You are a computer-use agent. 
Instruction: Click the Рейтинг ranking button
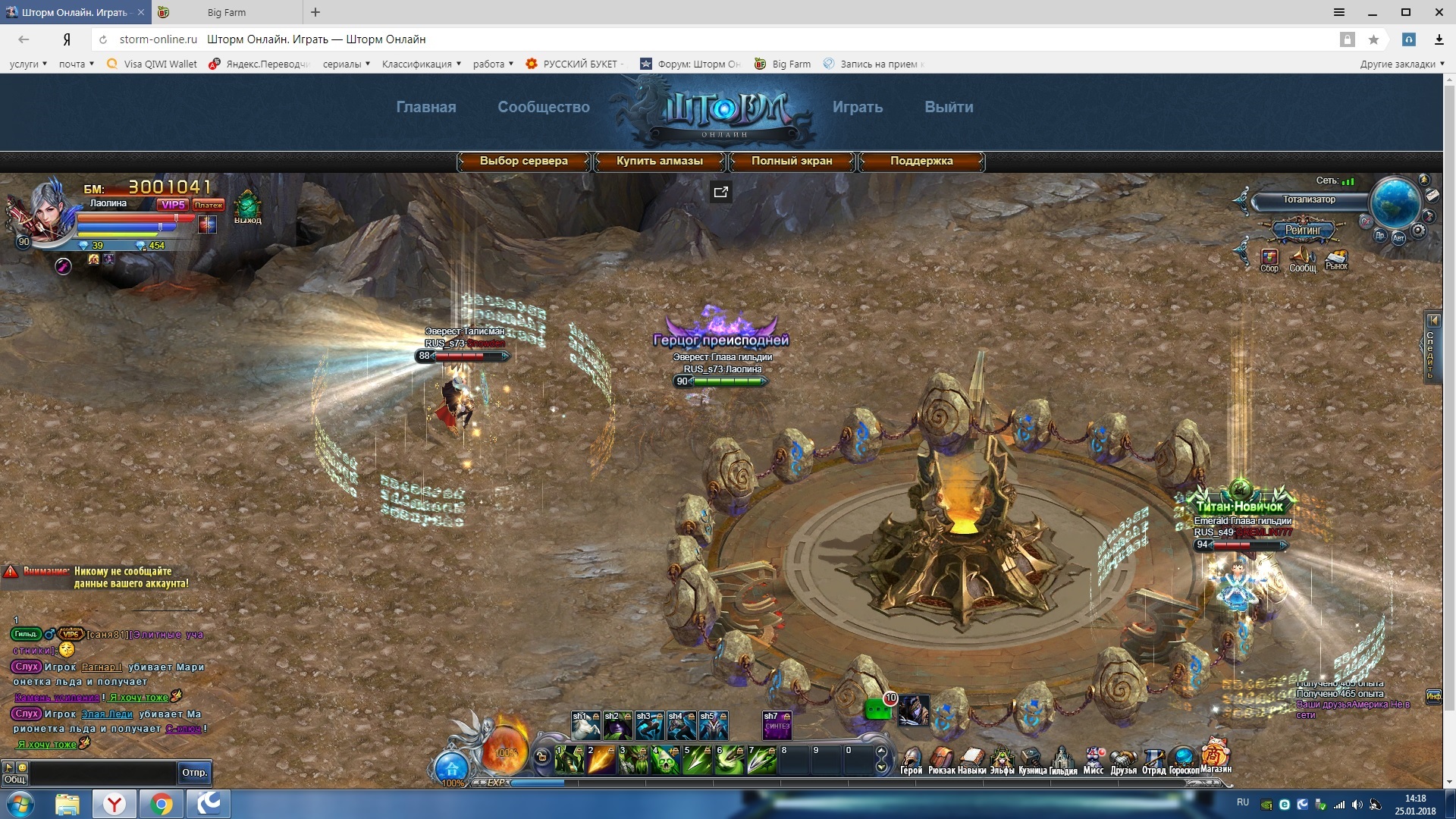pyautogui.click(x=1303, y=230)
